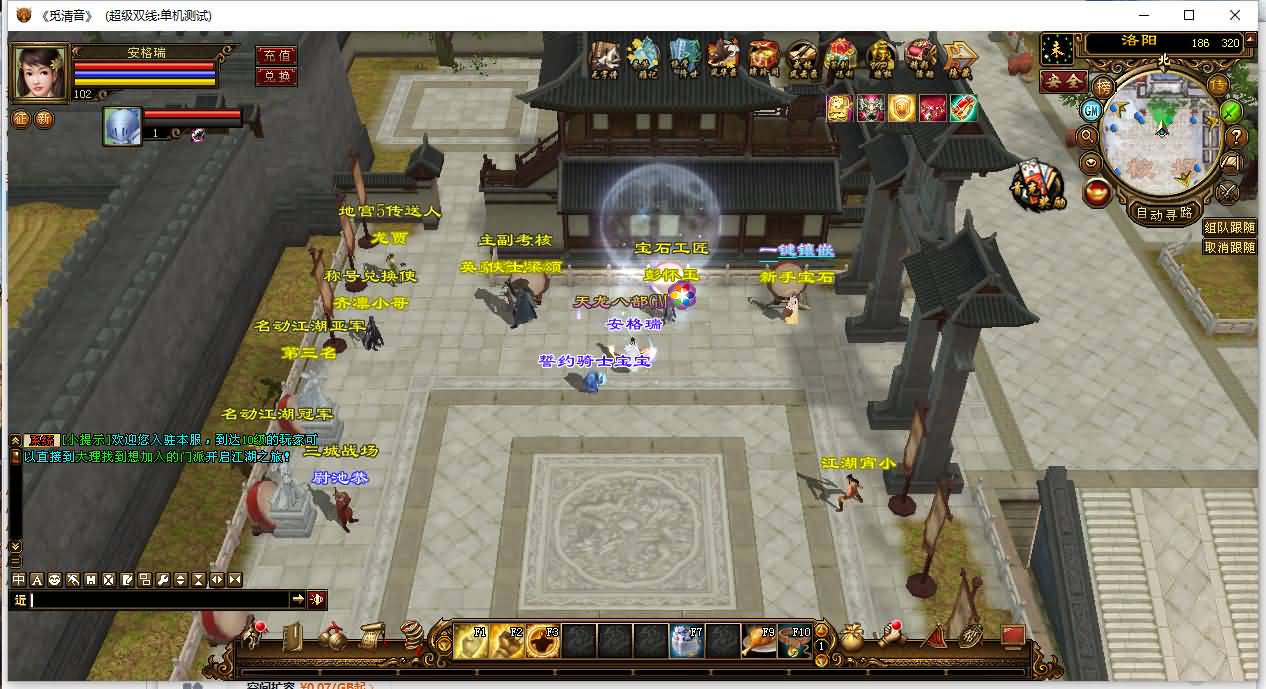This screenshot has width=1266, height=689.
Task: Click the 组队跟随 team follow button
Action: [1229, 228]
